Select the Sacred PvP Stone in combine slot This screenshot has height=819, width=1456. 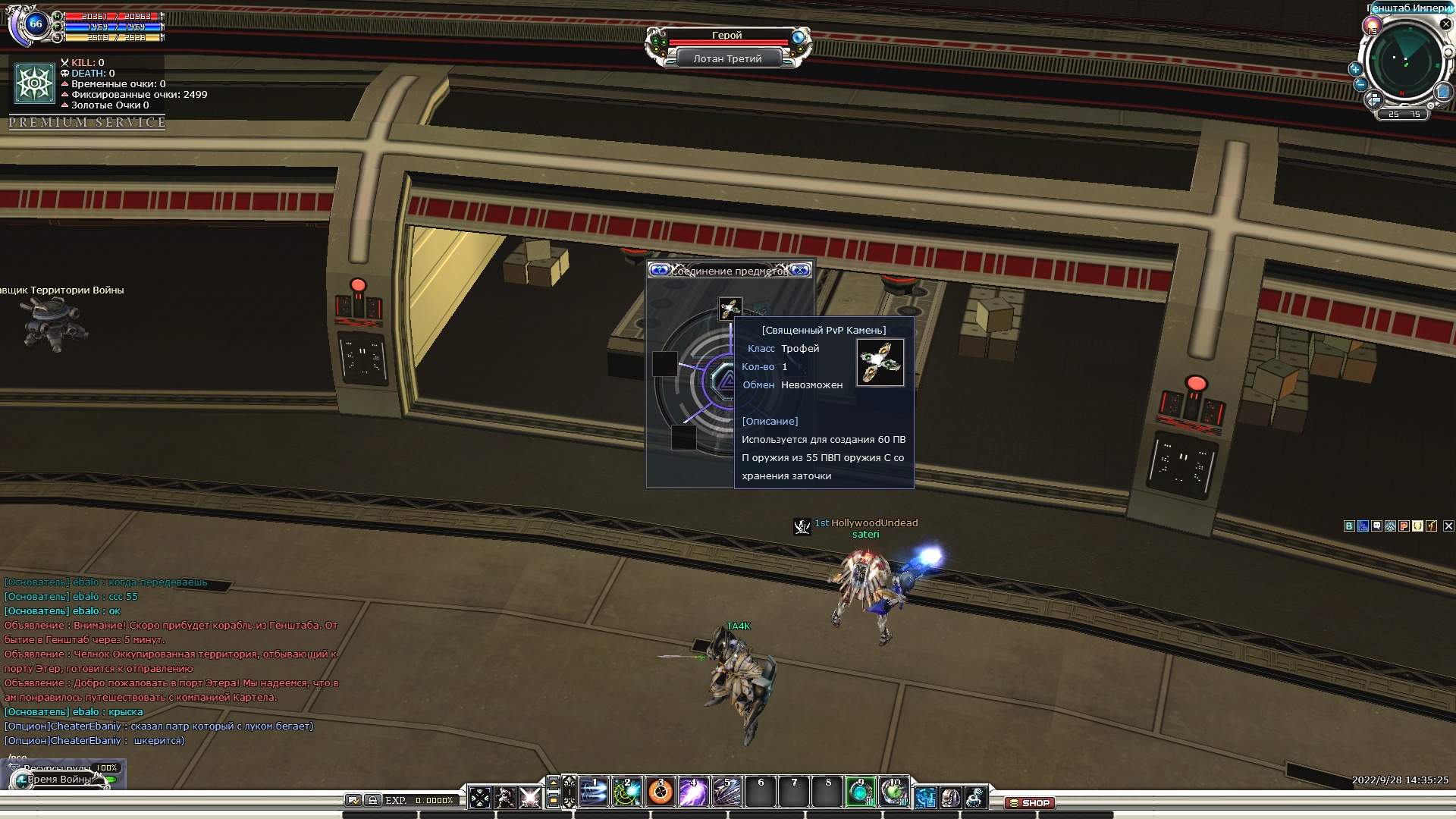point(730,309)
